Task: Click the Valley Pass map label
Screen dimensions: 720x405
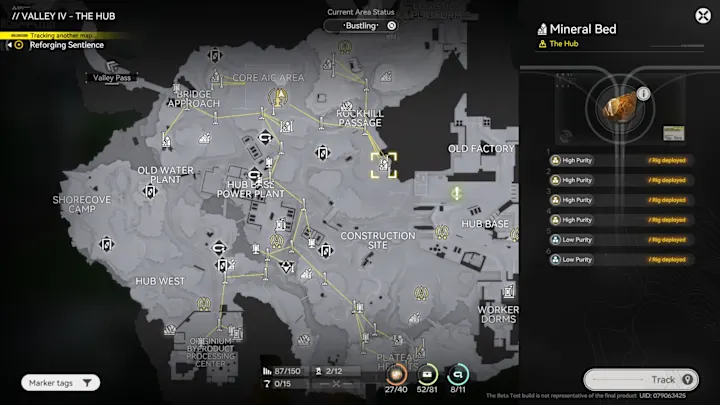Action: pyautogui.click(x=112, y=77)
